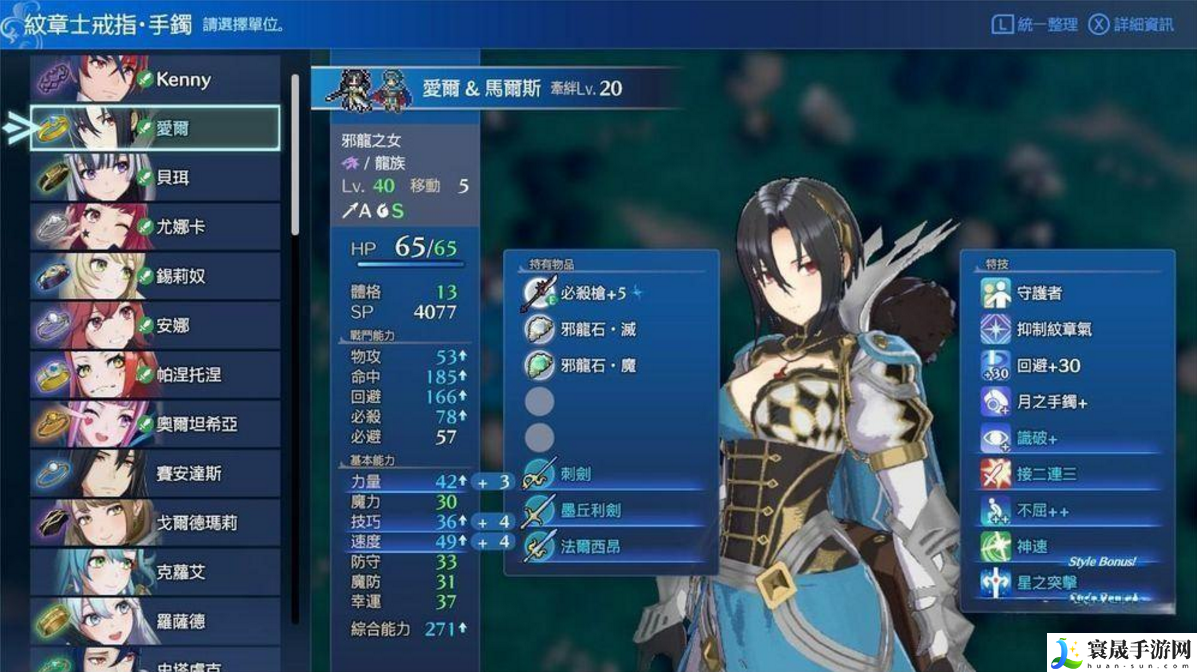Choose 安娜 in the unit roster
This screenshot has height=672, width=1197.
[155, 325]
